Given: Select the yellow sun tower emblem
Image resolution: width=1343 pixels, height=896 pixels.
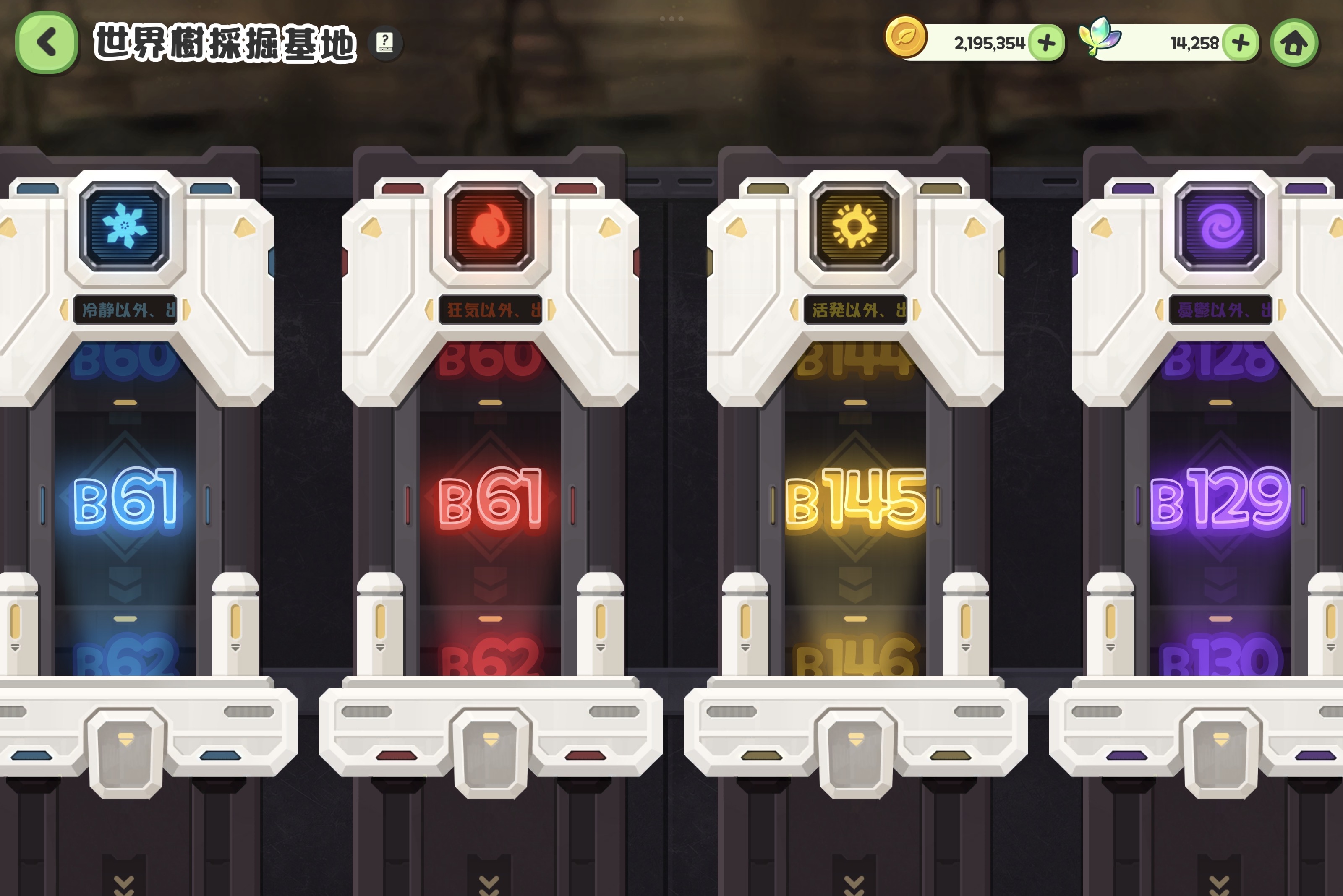Looking at the screenshot, I should pos(855,226).
